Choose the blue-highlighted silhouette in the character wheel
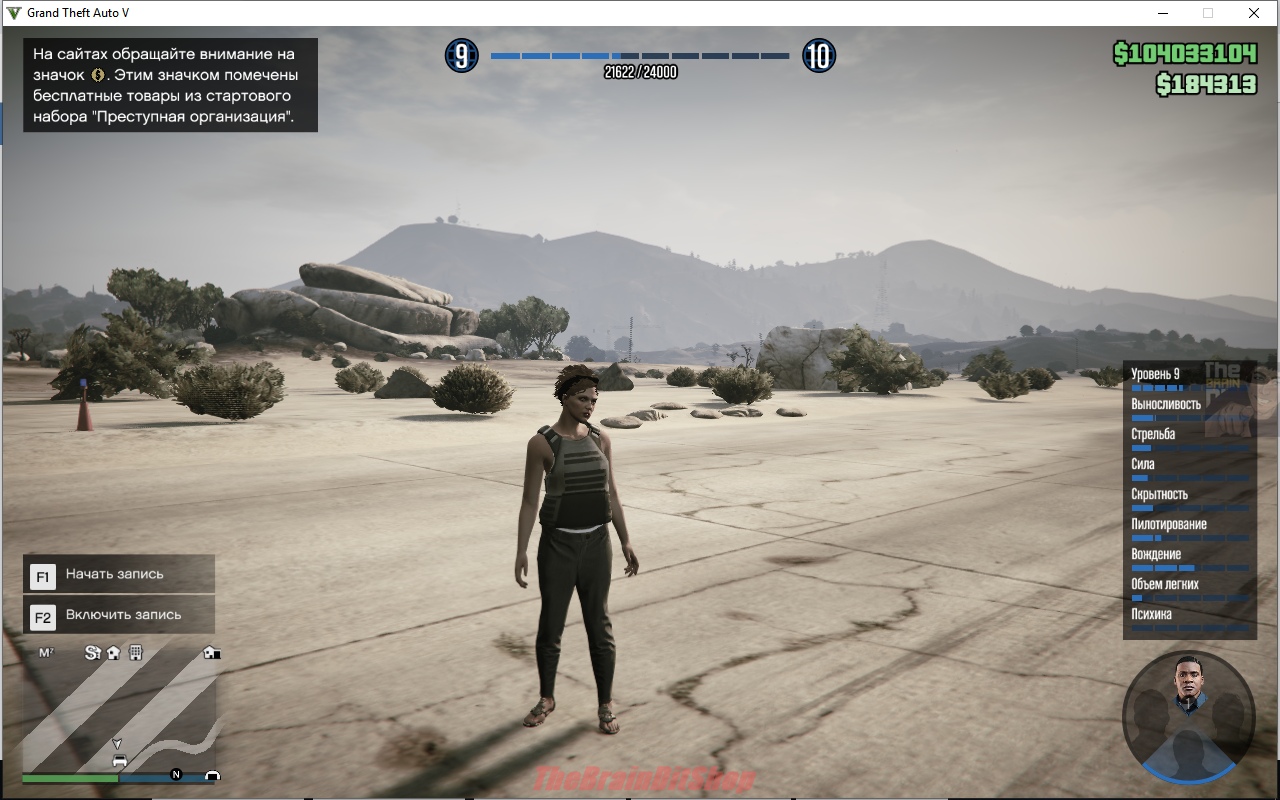Image resolution: width=1280 pixels, height=800 pixels. coord(1188,750)
